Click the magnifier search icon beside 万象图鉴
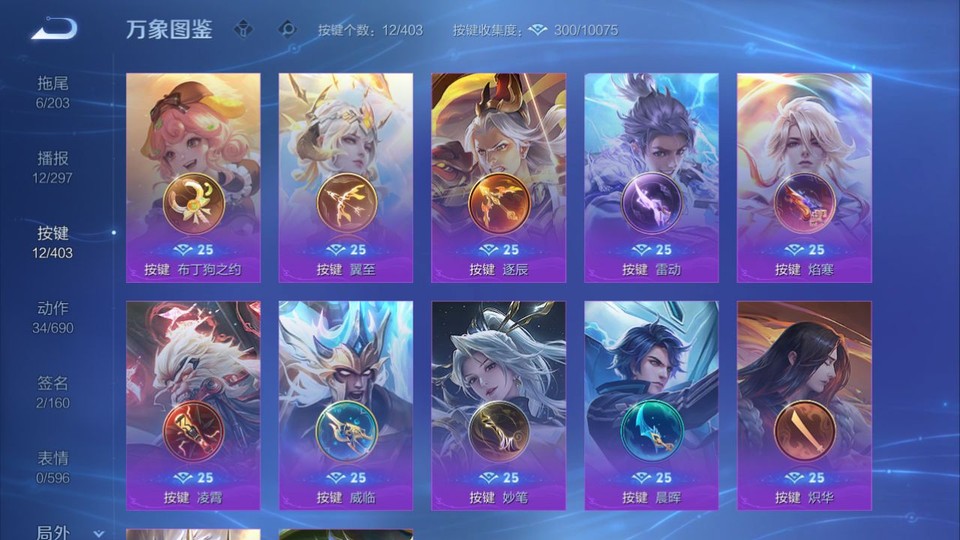 pos(287,29)
